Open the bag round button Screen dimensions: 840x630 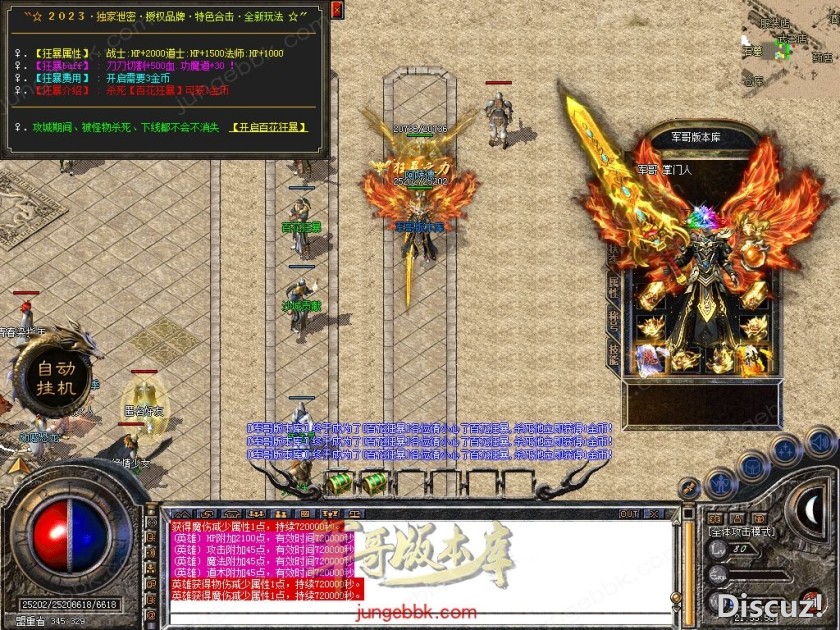tap(751, 466)
